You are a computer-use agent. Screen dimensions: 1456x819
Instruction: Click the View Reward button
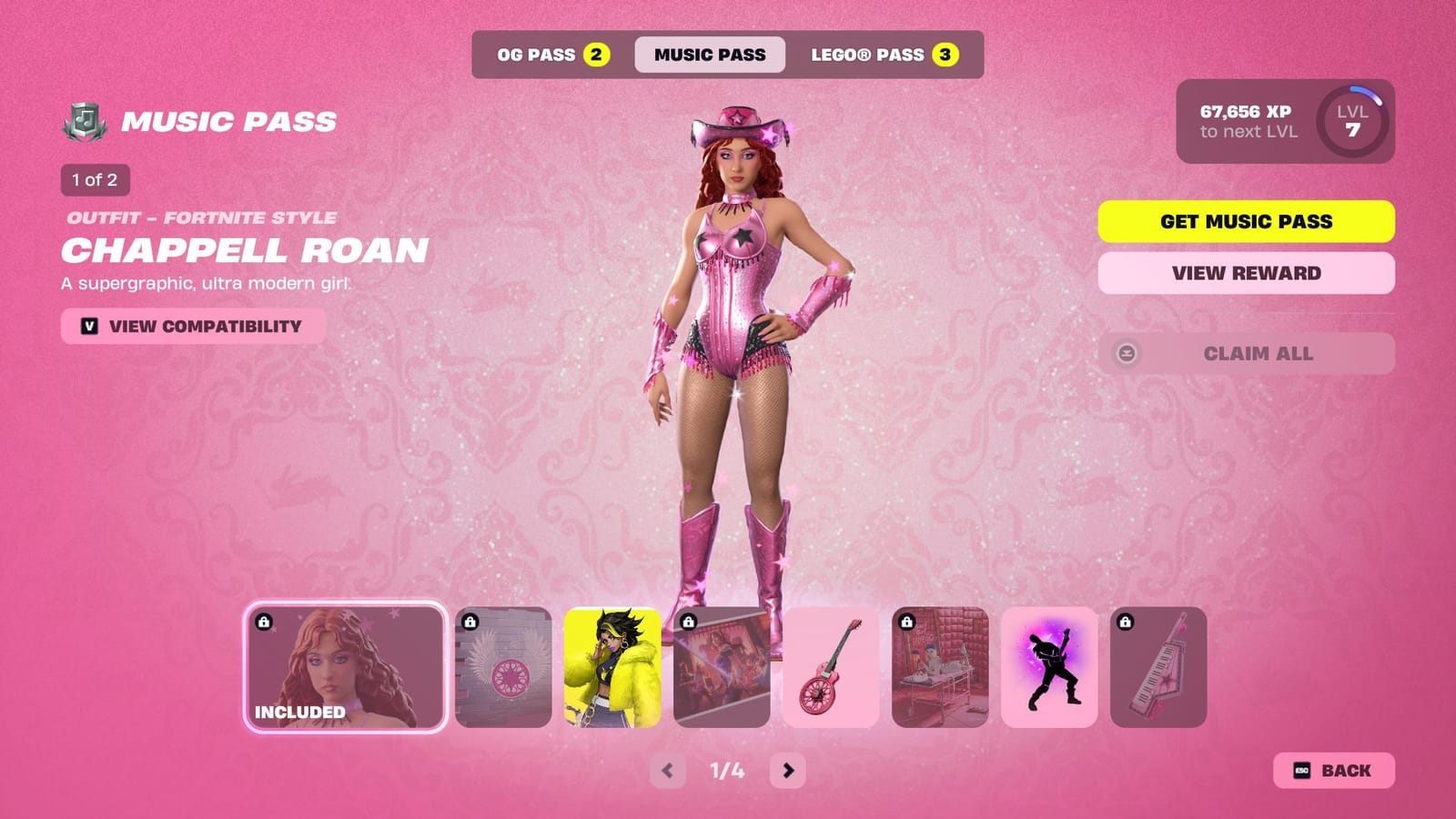[1245, 273]
